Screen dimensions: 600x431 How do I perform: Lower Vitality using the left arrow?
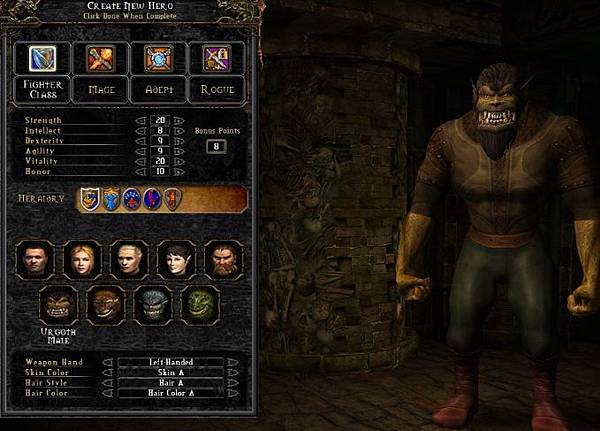pos(139,161)
